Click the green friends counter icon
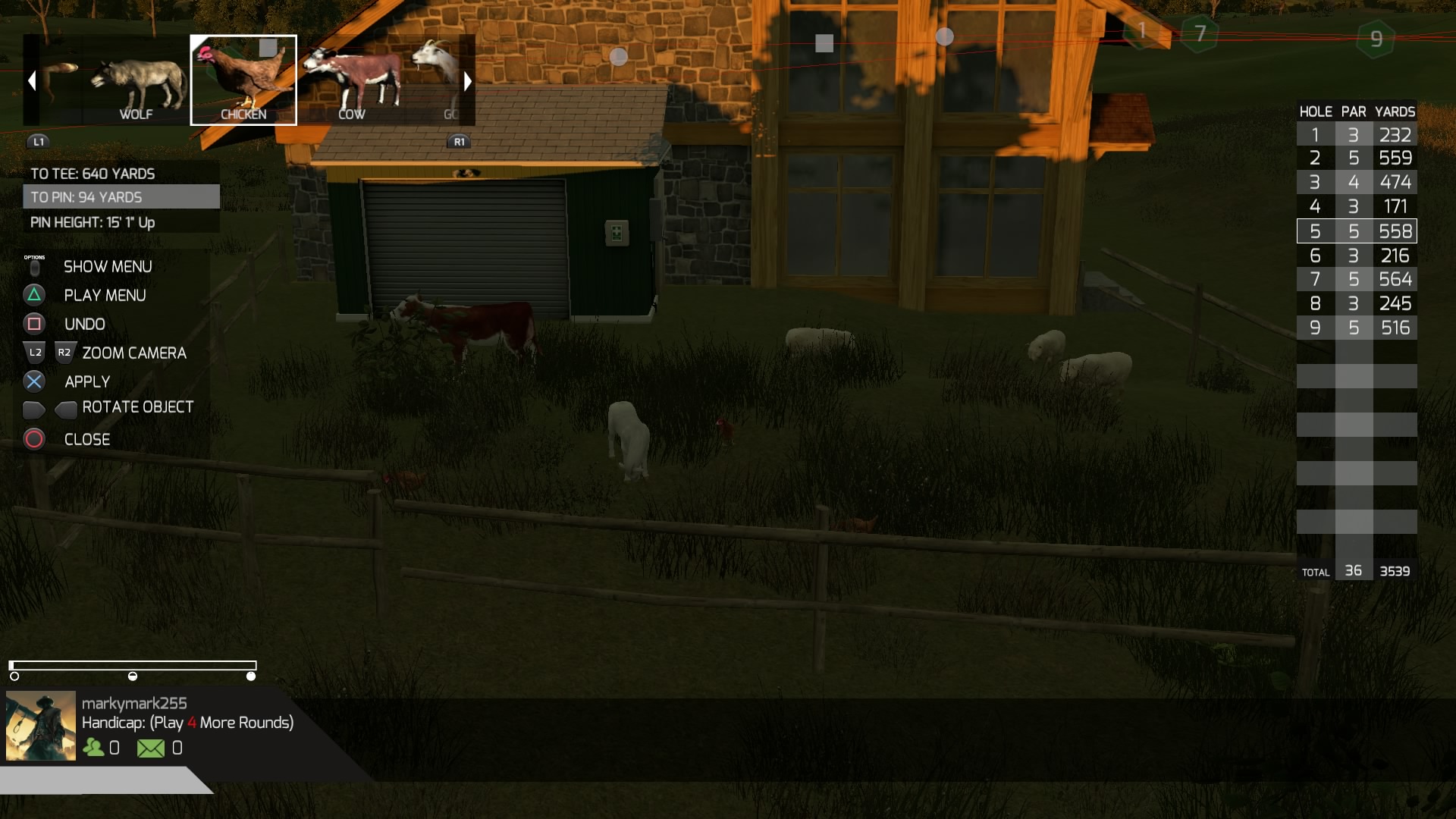 point(93,748)
